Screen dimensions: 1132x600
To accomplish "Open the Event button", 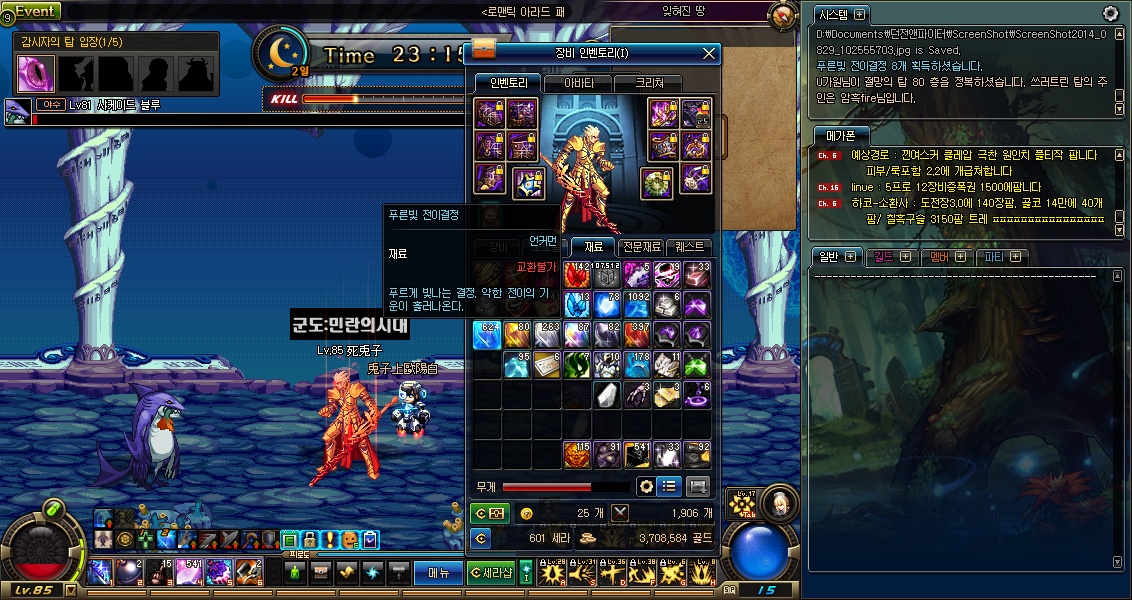I will 36,11.
